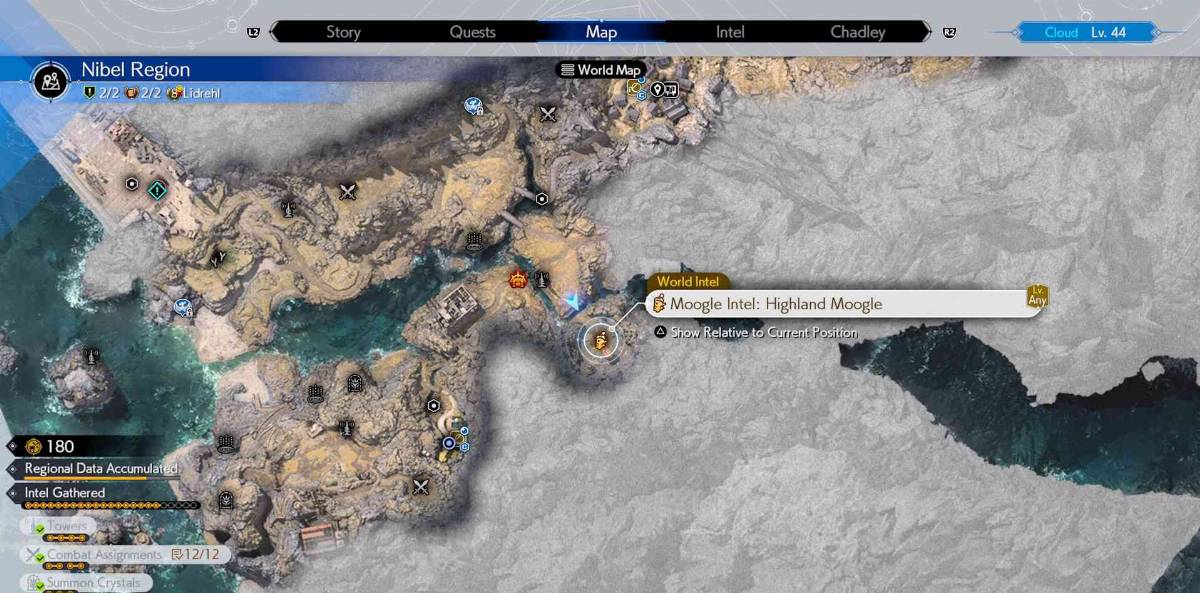This screenshot has height=593, width=1200.
Task: Select the Highland Moogle intel map marker
Action: tap(599, 341)
